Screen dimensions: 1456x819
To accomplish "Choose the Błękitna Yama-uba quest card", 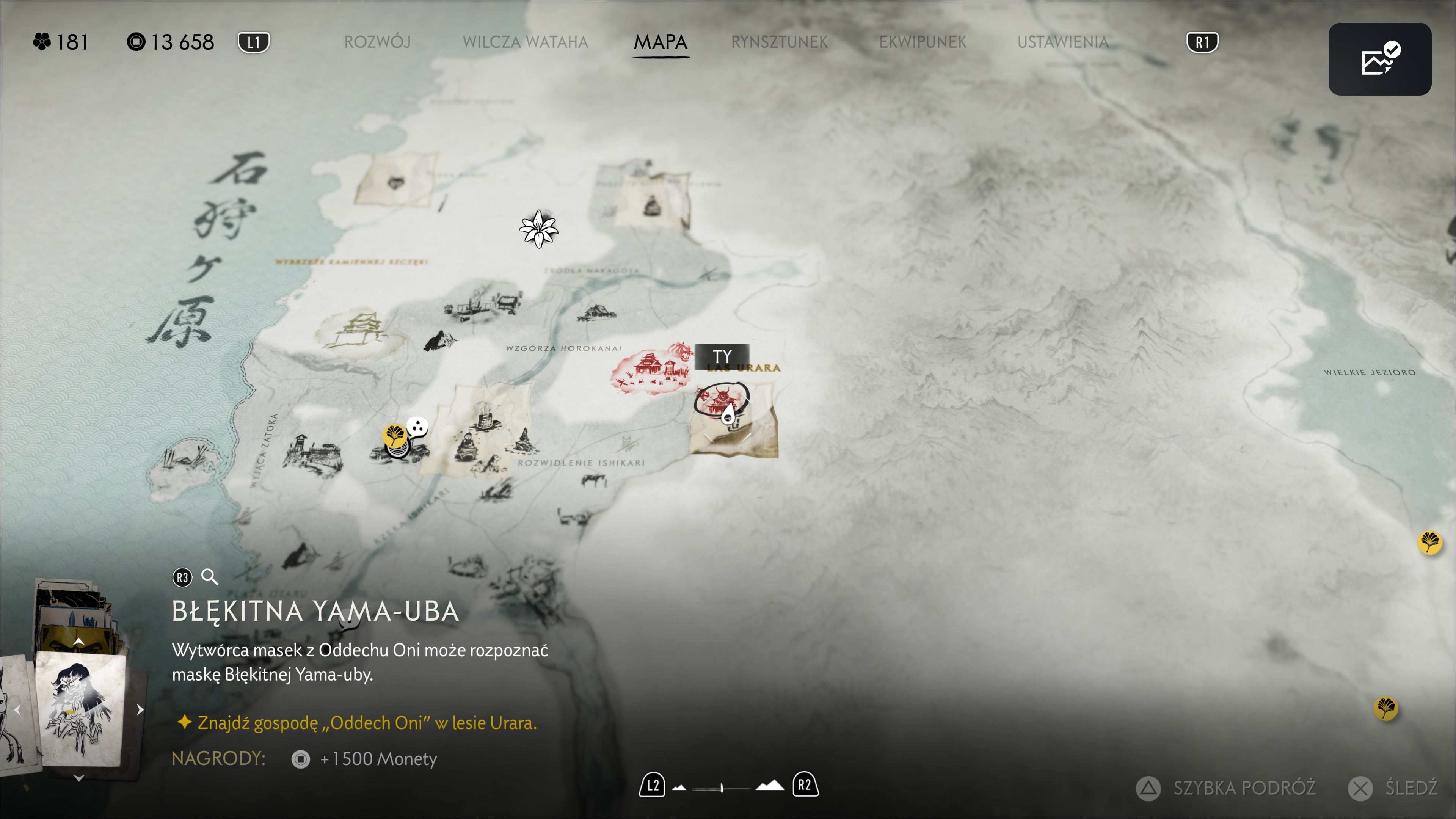I will click(x=80, y=709).
